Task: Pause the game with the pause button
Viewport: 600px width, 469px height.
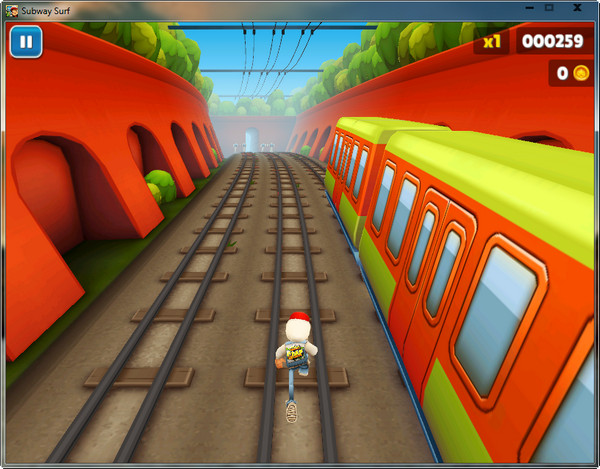Action: (26, 43)
